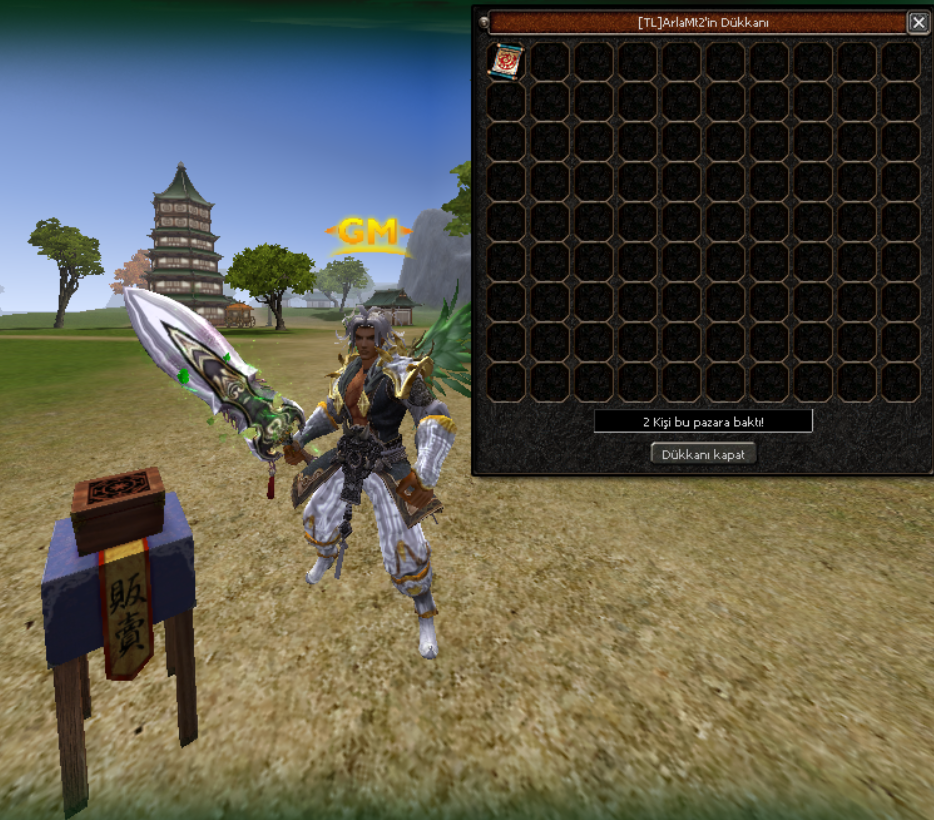Screen dimensions: 934x820
Task: Click the Dükkanı kapat button
Action: click(703, 454)
